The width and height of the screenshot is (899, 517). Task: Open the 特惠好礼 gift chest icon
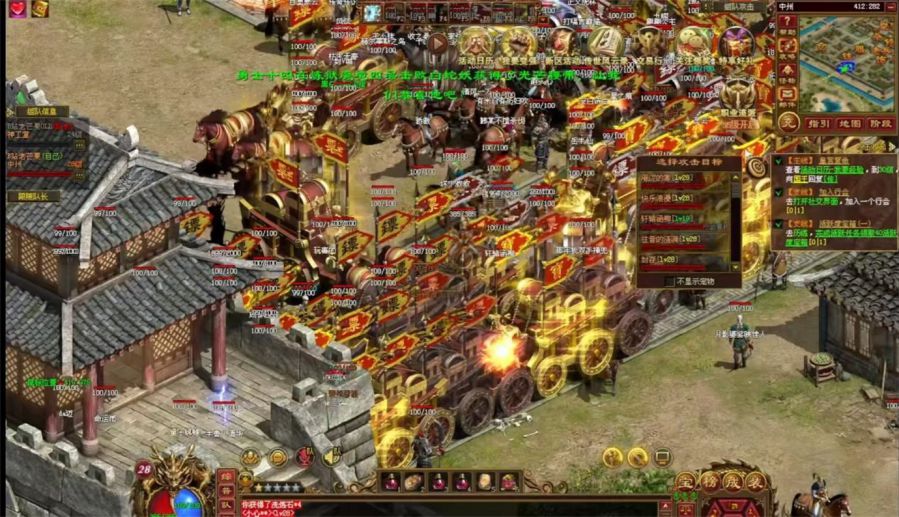[739, 44]
